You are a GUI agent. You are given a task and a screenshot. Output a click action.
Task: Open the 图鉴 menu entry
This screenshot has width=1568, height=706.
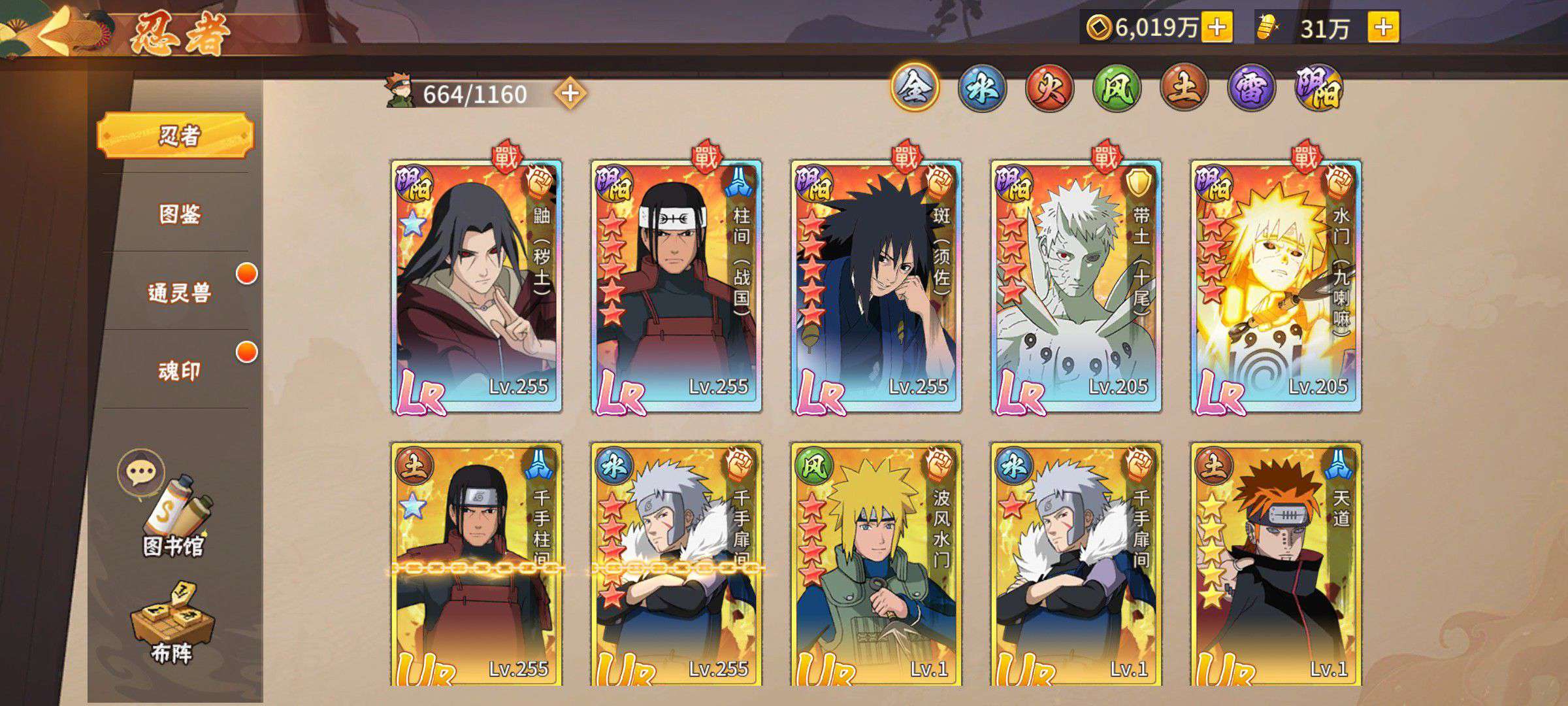pyautogui.click(x=179, y=214)
